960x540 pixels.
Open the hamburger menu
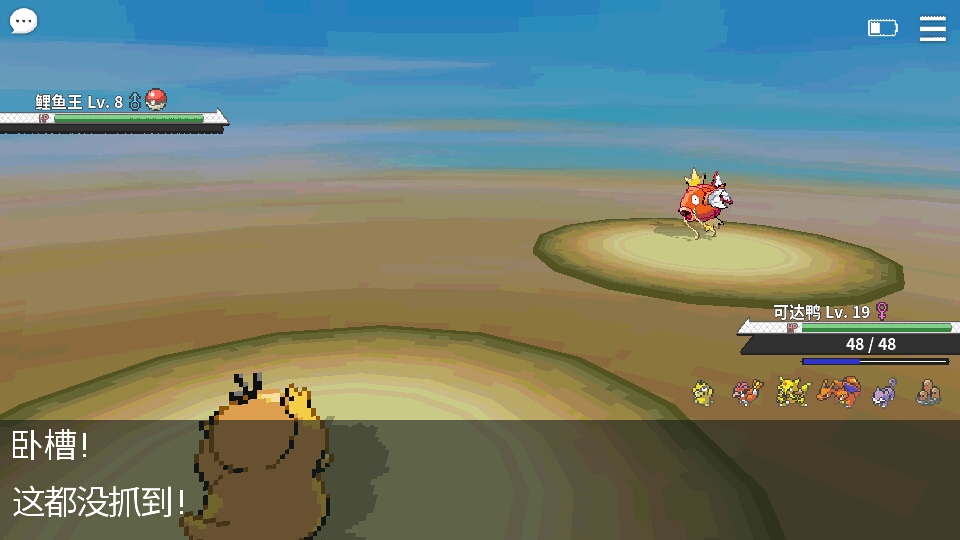click(x=932, y=29)
